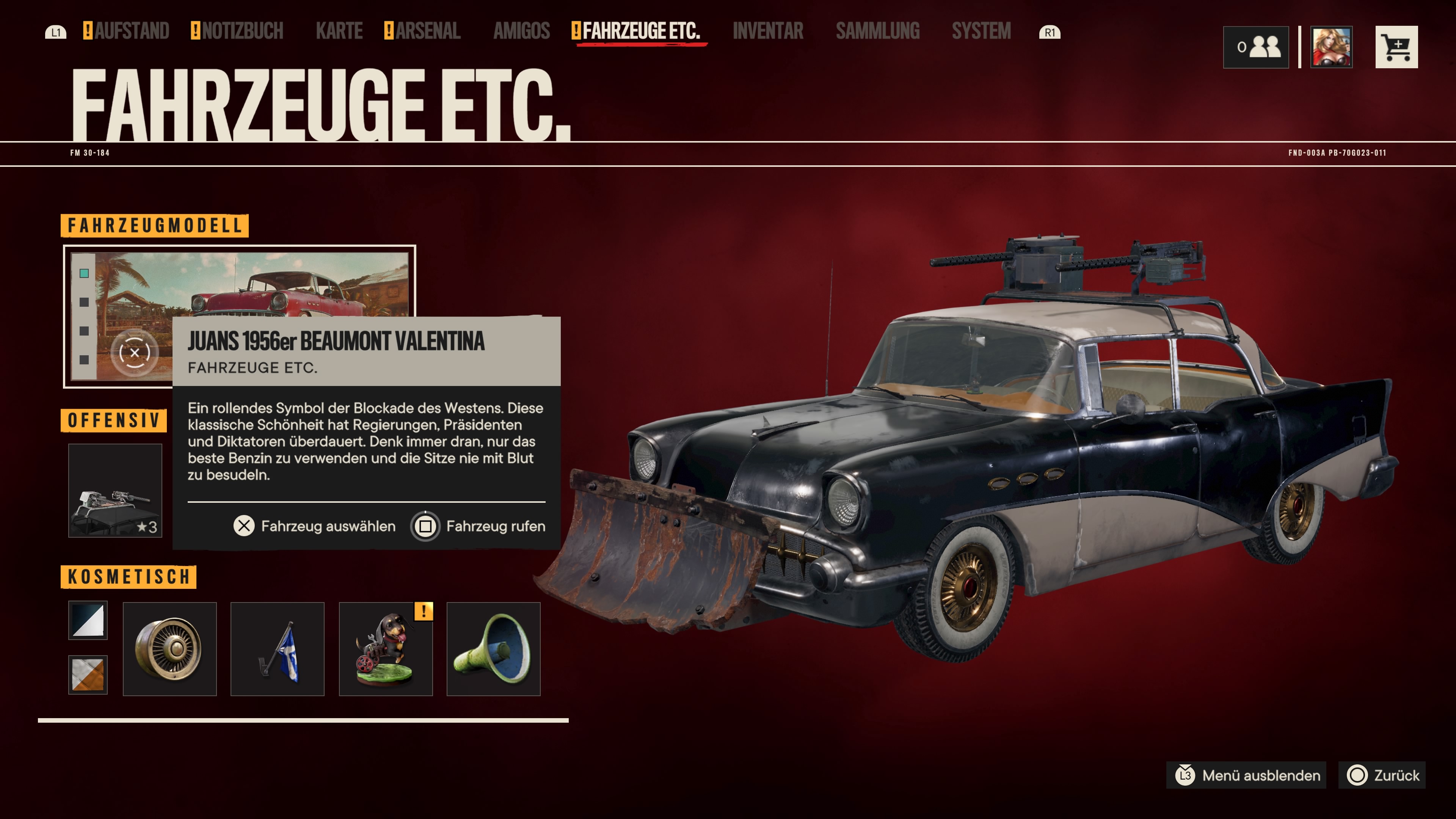Open the System tab
This screenshot has height=819, width=1456.
click(981, 31)
